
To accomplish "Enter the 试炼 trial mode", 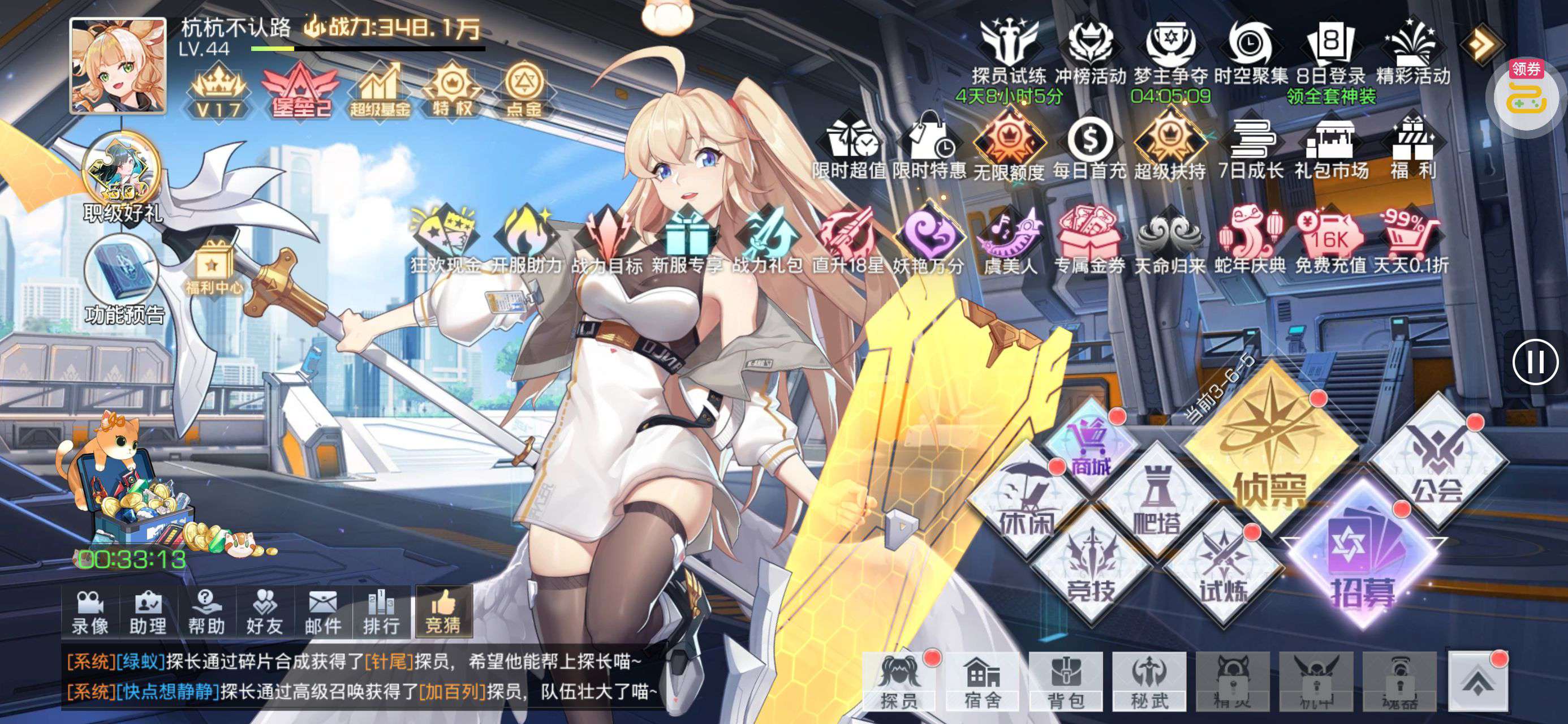I will click(1222, 570).
